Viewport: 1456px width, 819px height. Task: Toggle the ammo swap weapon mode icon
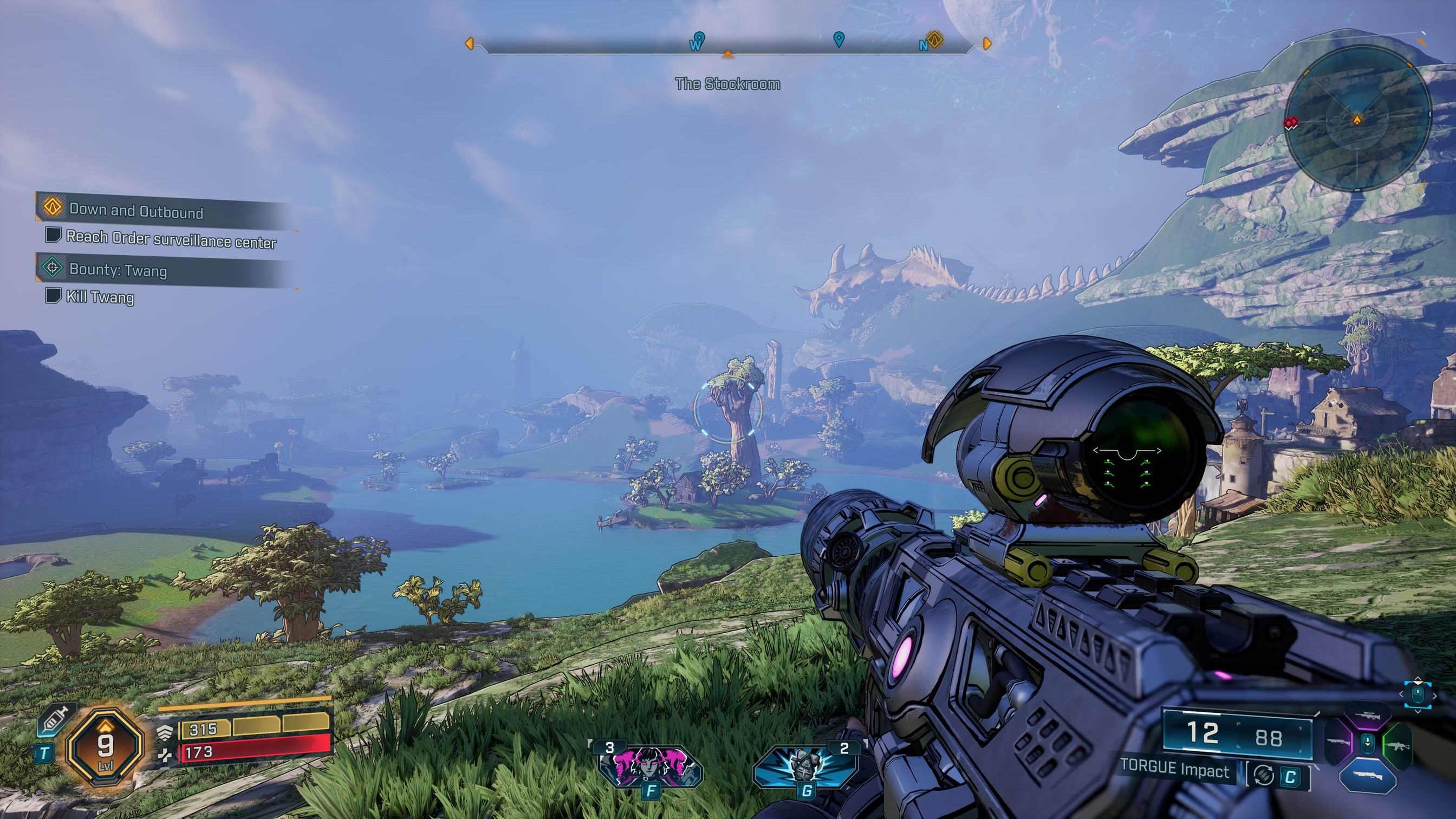(x=1264, y=776)
